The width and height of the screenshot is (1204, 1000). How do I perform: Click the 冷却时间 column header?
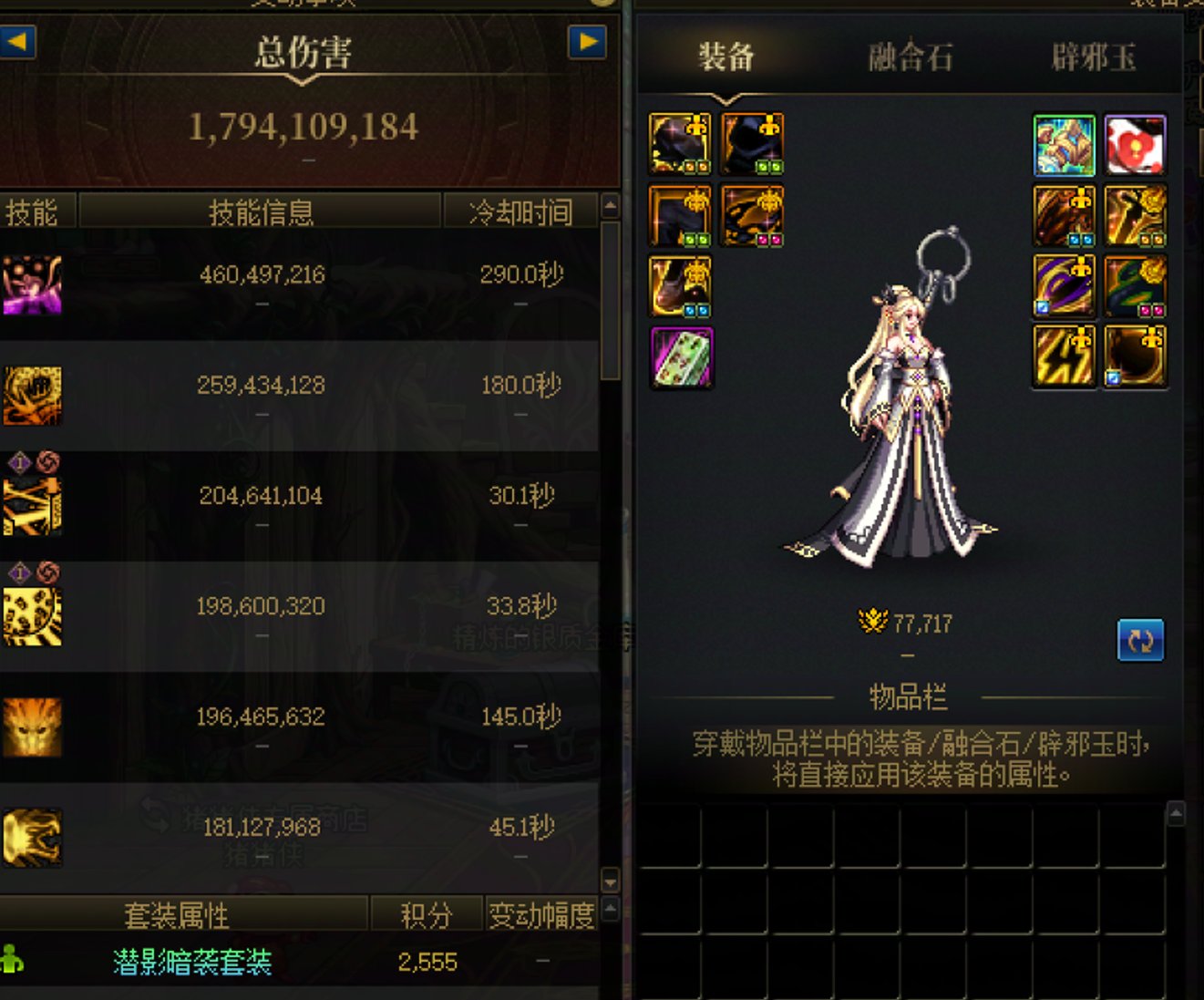(x=521, y=210)
